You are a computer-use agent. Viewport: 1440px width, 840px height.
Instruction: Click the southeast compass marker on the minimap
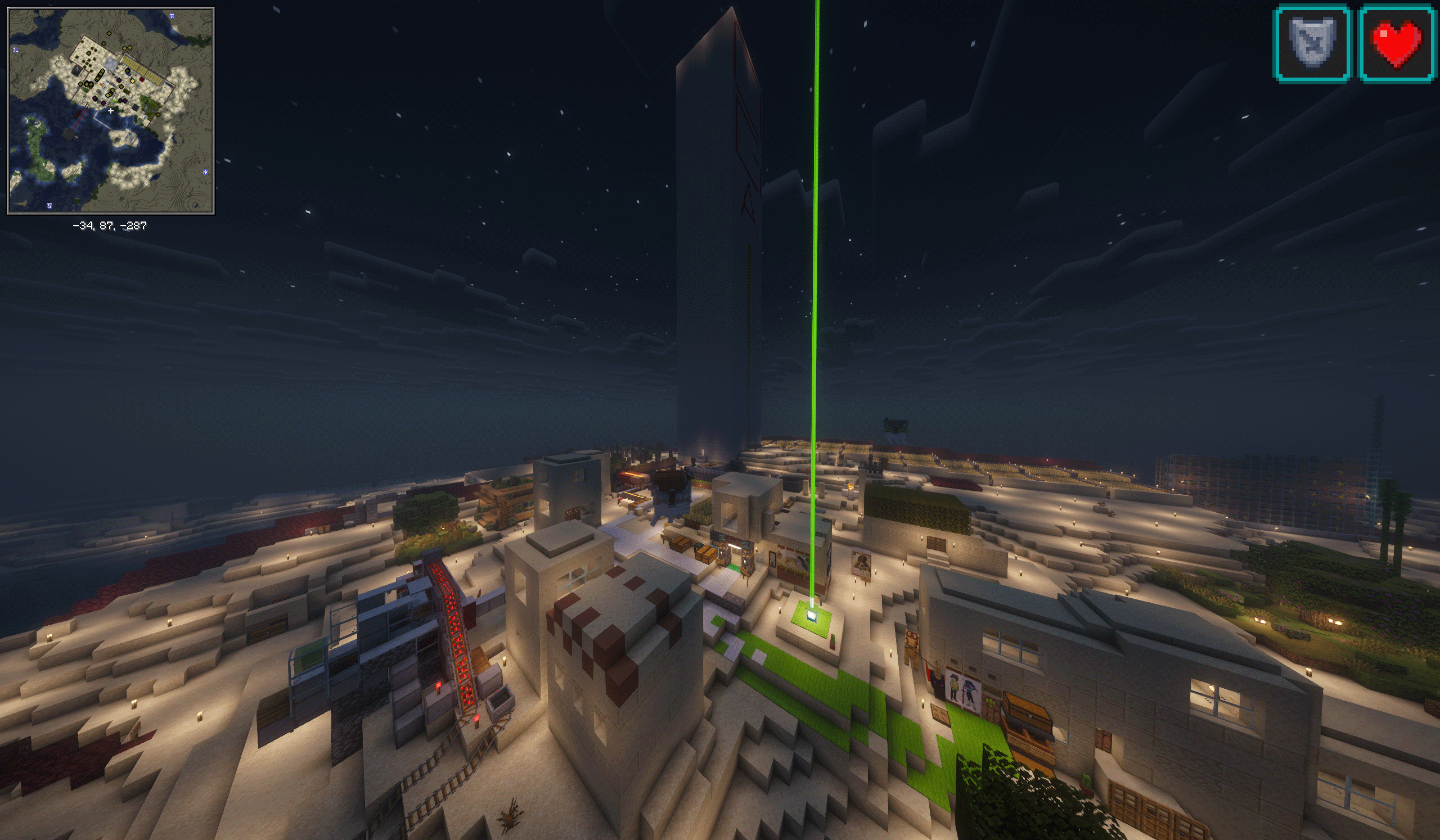click(x=205, y=173)
